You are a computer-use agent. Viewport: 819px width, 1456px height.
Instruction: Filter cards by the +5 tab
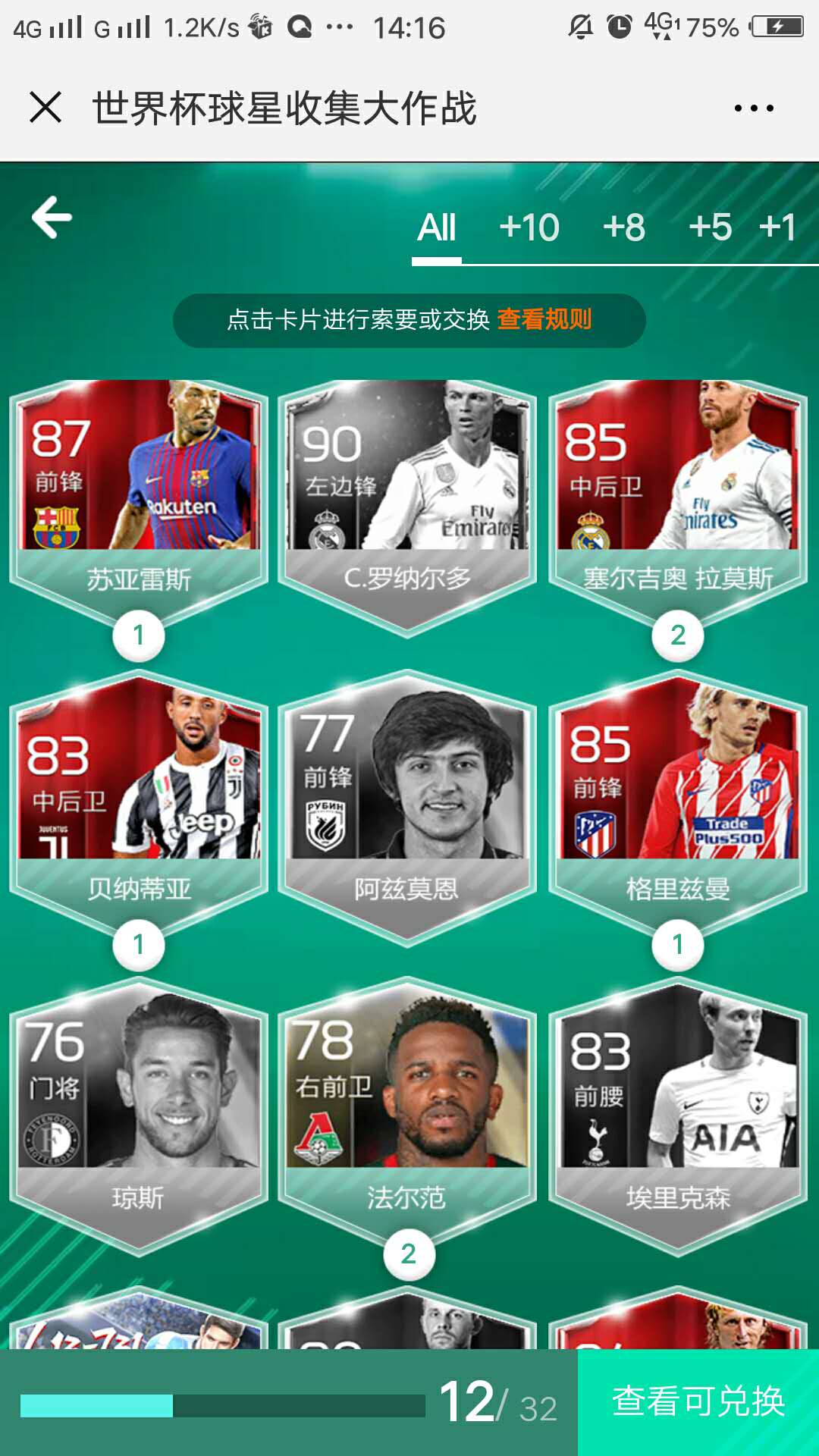pyautogui.click(x=710, y=227)
